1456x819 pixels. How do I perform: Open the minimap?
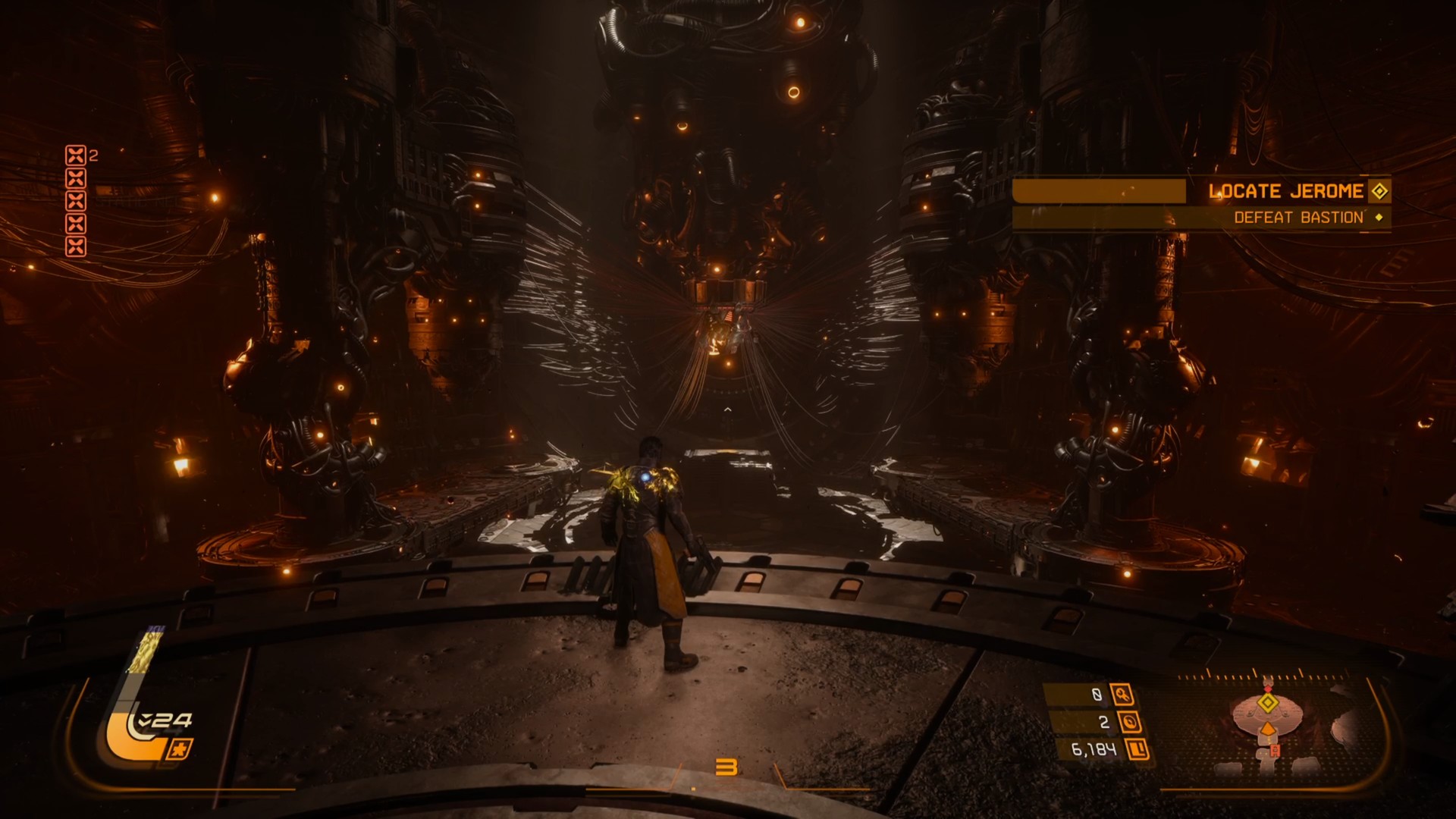click(1282, 720)
